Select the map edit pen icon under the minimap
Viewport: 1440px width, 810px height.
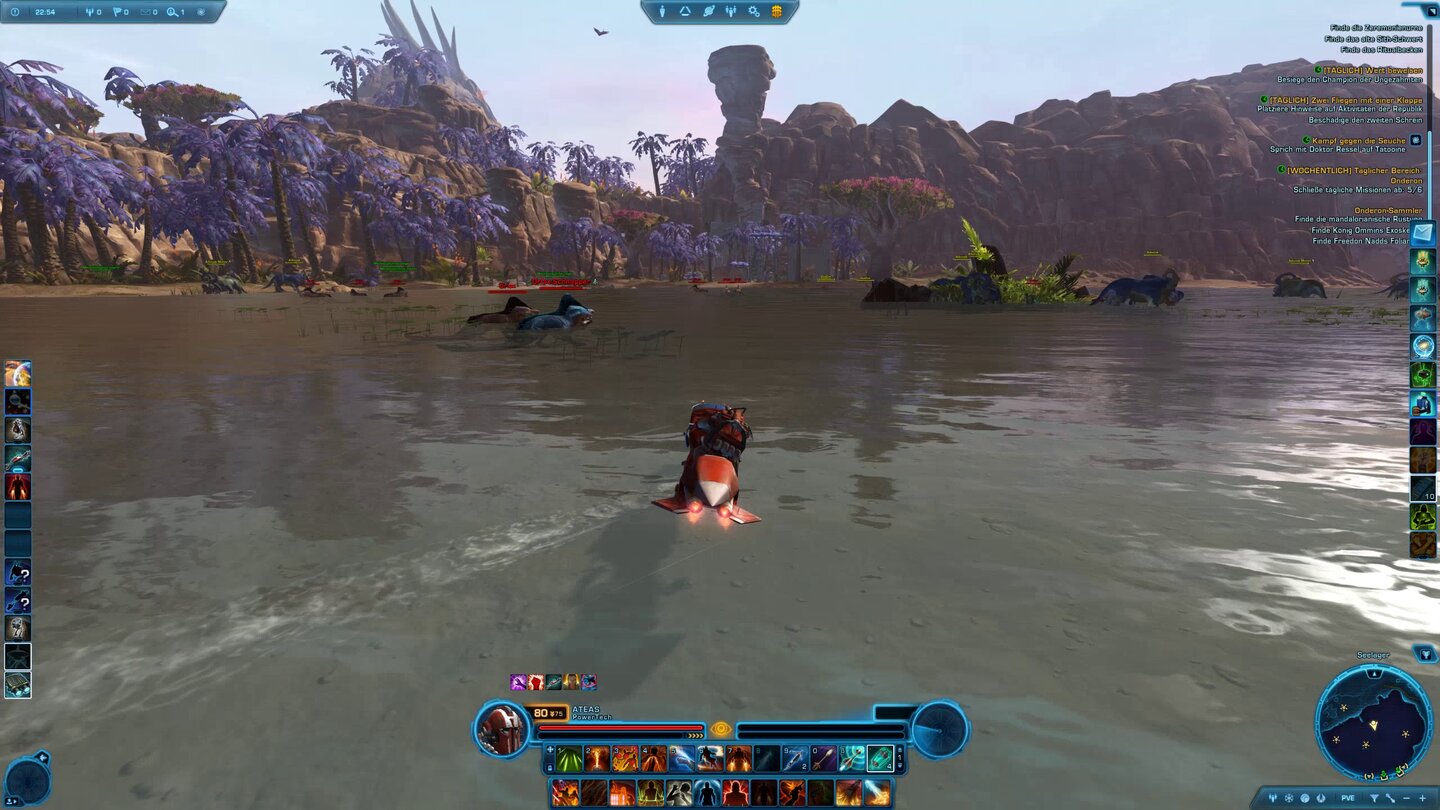pyautogui.click(x=1391, y=797)
